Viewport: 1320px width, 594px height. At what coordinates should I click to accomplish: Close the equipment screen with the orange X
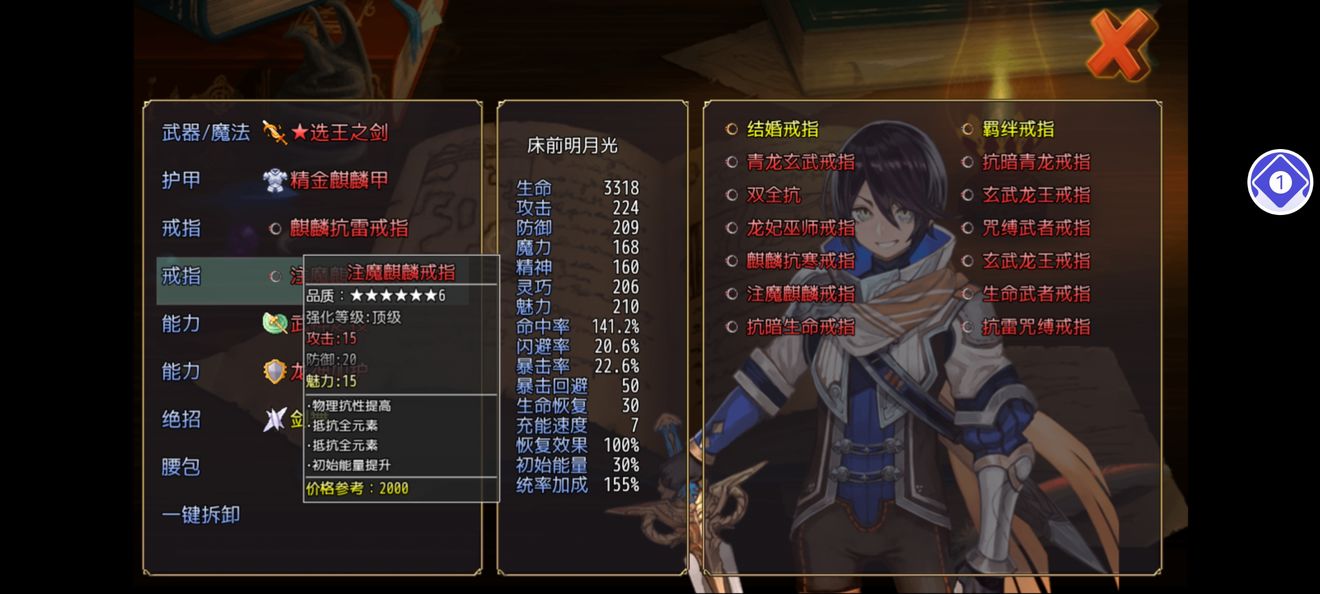tap(1120, 45)
